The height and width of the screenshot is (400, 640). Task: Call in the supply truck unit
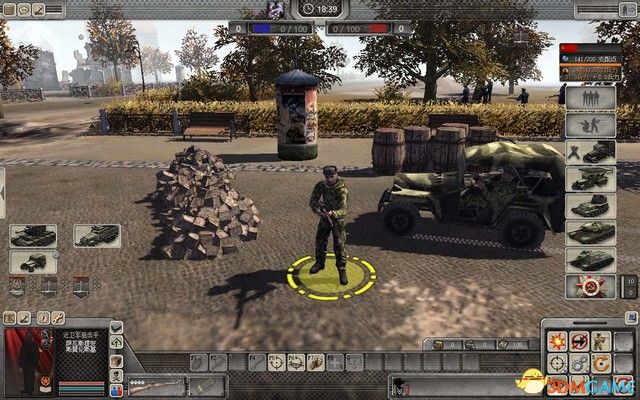point(590,152)
